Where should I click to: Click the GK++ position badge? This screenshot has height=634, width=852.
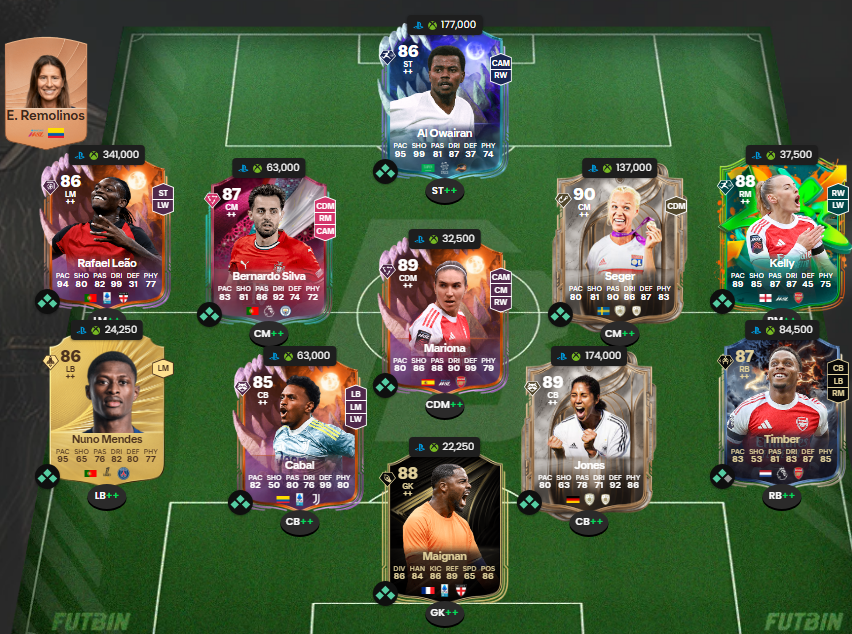tap(444, 612)
